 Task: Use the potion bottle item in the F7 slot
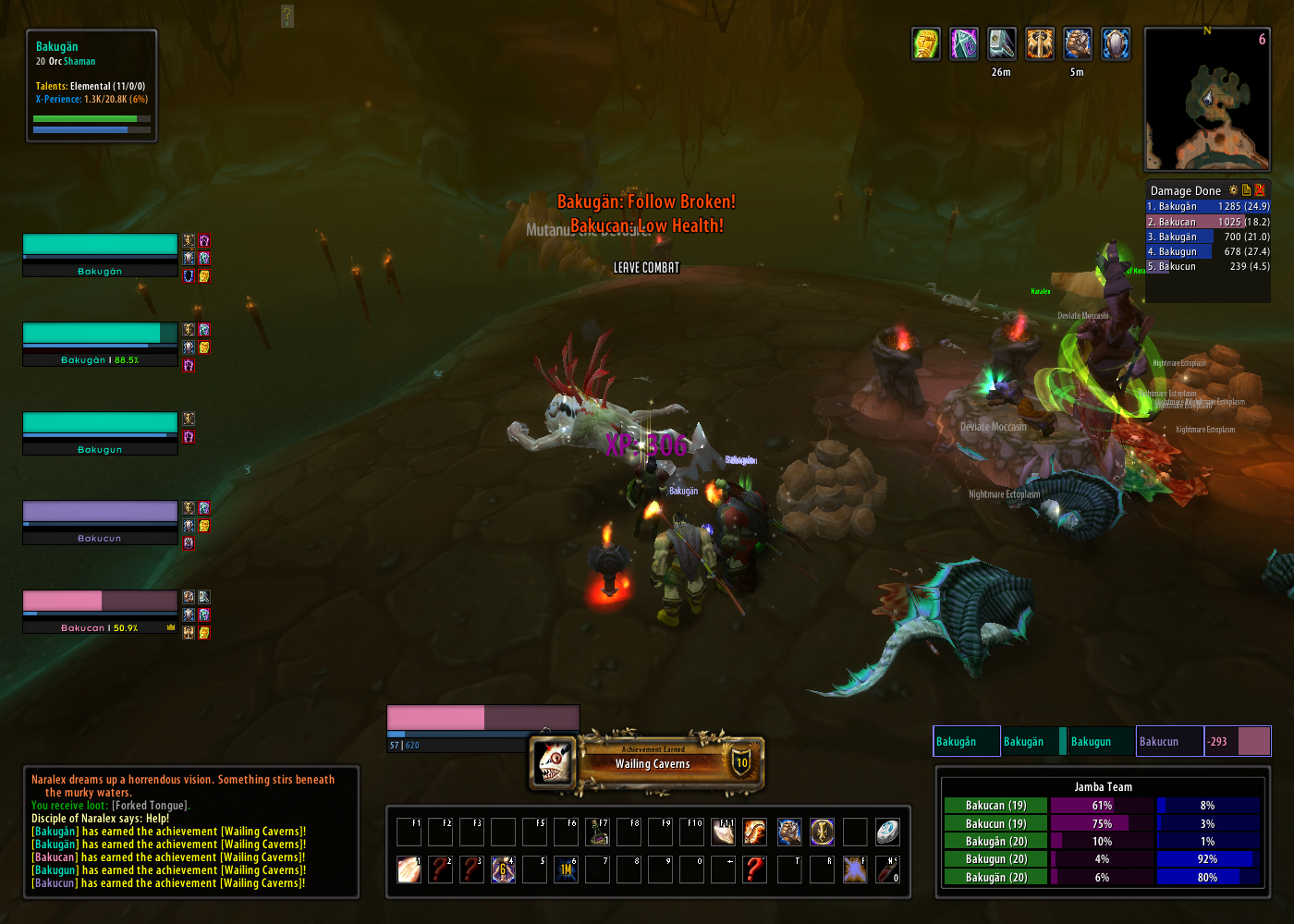(598, 833)
